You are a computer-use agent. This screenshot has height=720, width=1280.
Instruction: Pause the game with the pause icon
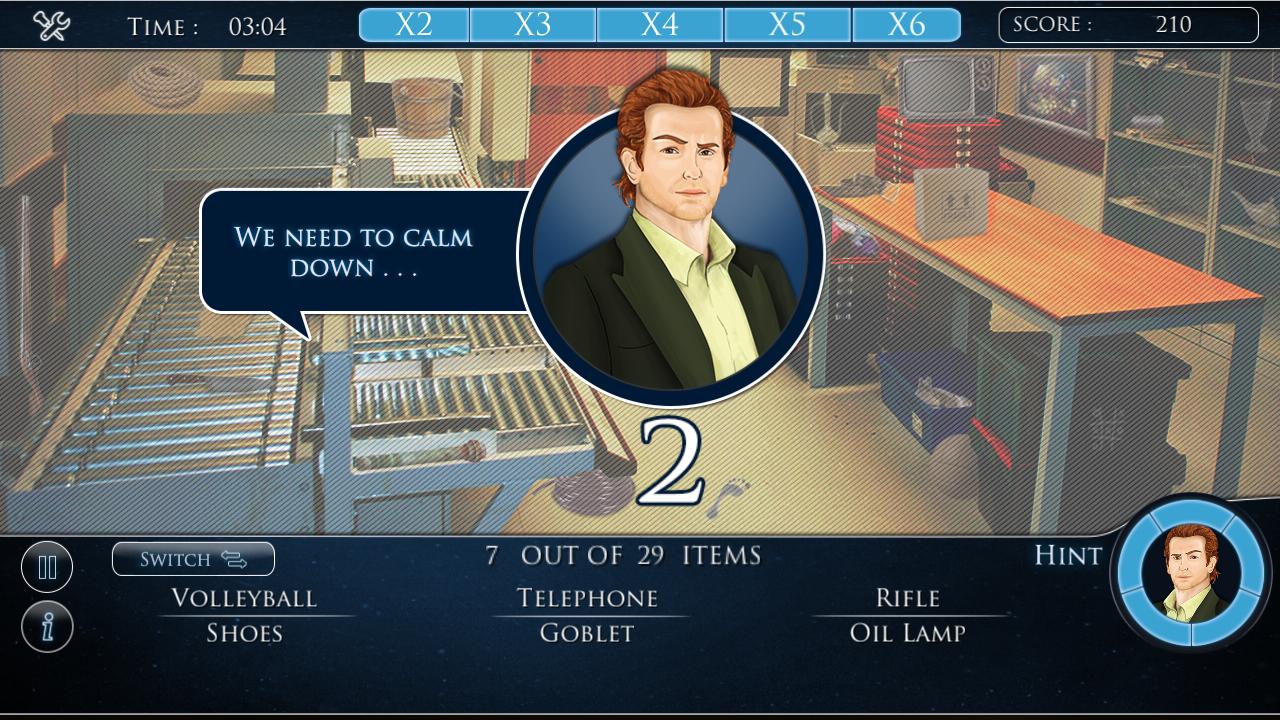[x=47, y=566]
